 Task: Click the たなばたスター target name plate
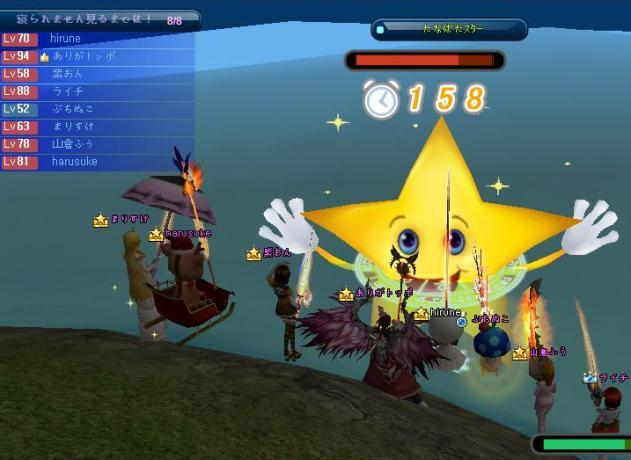[x=449, y=30]
